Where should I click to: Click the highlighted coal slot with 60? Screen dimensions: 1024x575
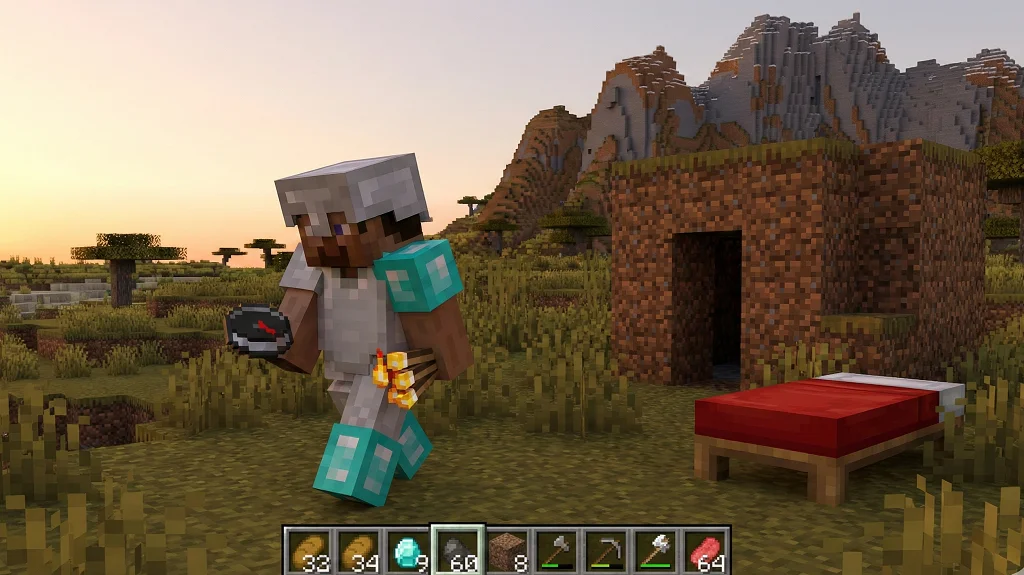457,550
